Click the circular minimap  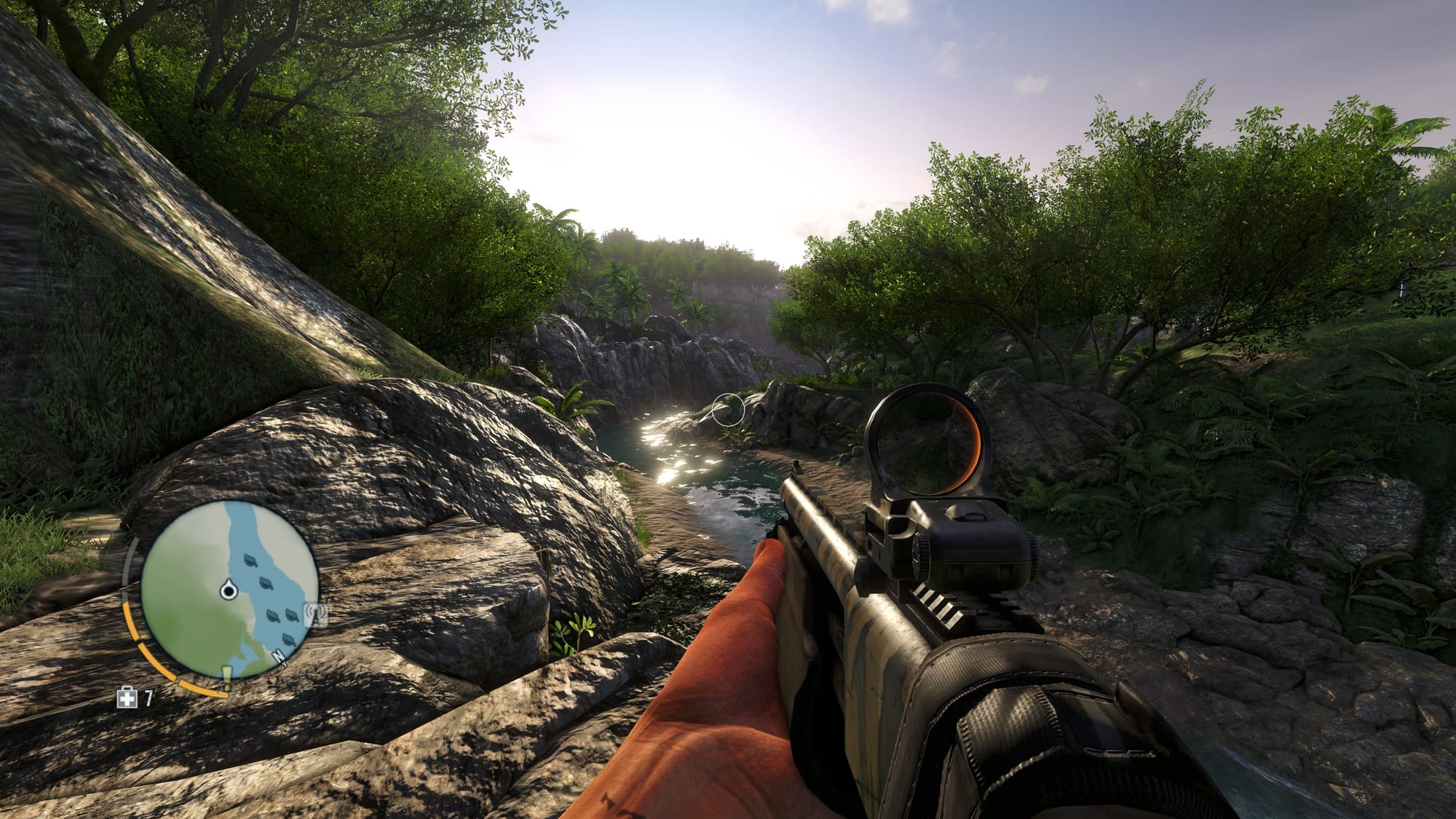coord(229,590)
